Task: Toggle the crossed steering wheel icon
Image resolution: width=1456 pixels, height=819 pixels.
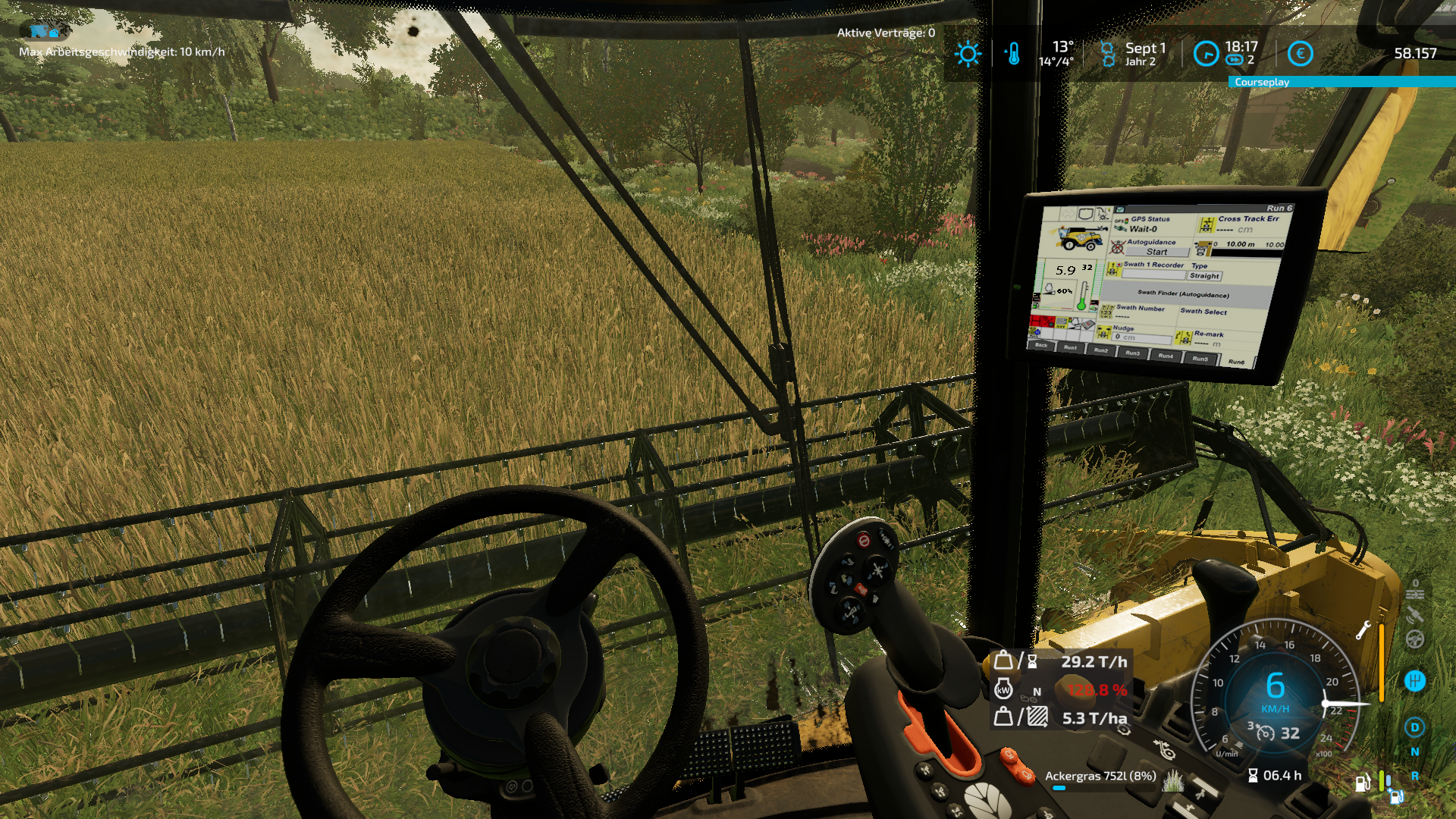Action: pos(1415,639)
